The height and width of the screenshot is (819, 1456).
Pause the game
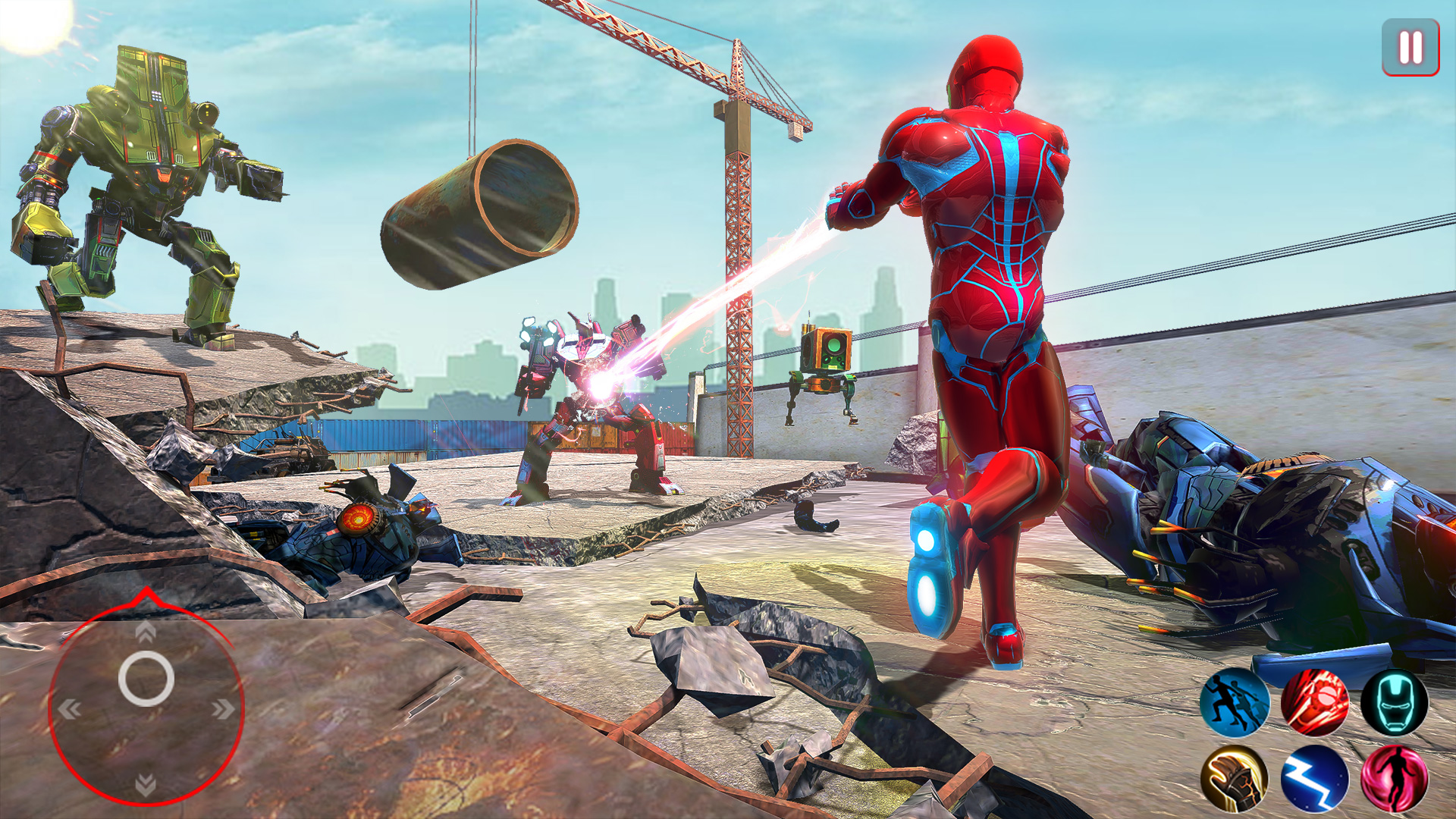tap(1410, 47)
